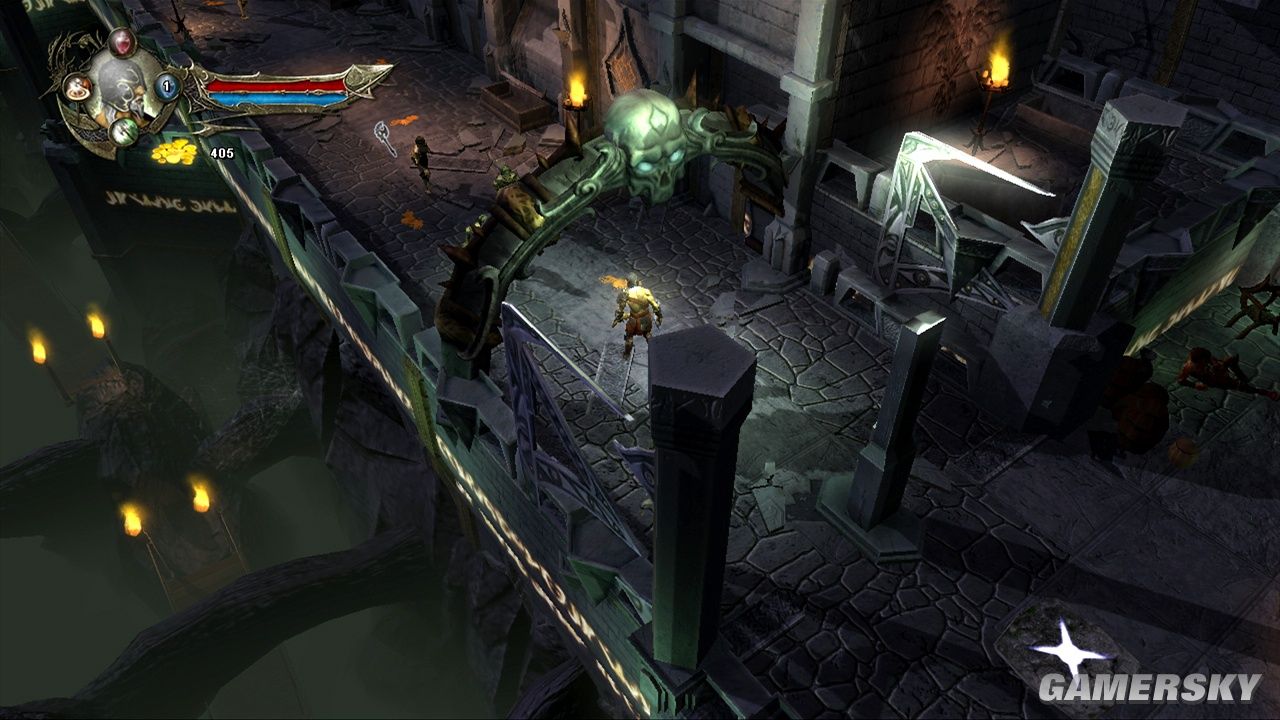The height and width of the screenshot is (720, 1280).
Task: Activate the orange-white orb beside the portrait
Action: [x=78, y=87]
